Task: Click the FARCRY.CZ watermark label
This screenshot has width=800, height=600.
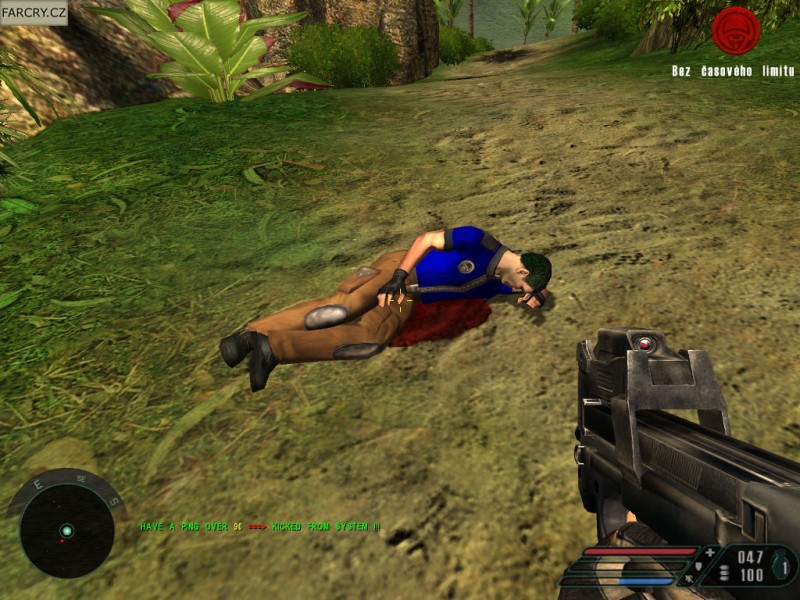Action: (x=34, y=13)
